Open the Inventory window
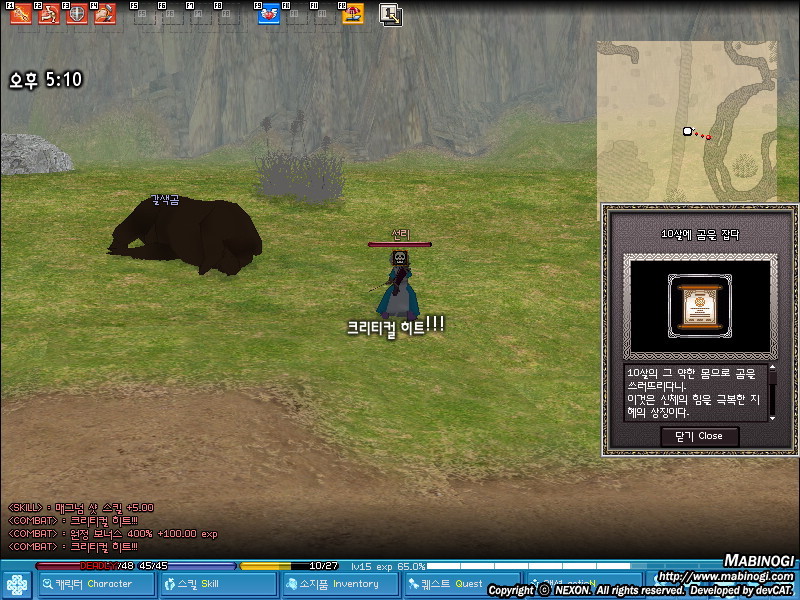 340,584
